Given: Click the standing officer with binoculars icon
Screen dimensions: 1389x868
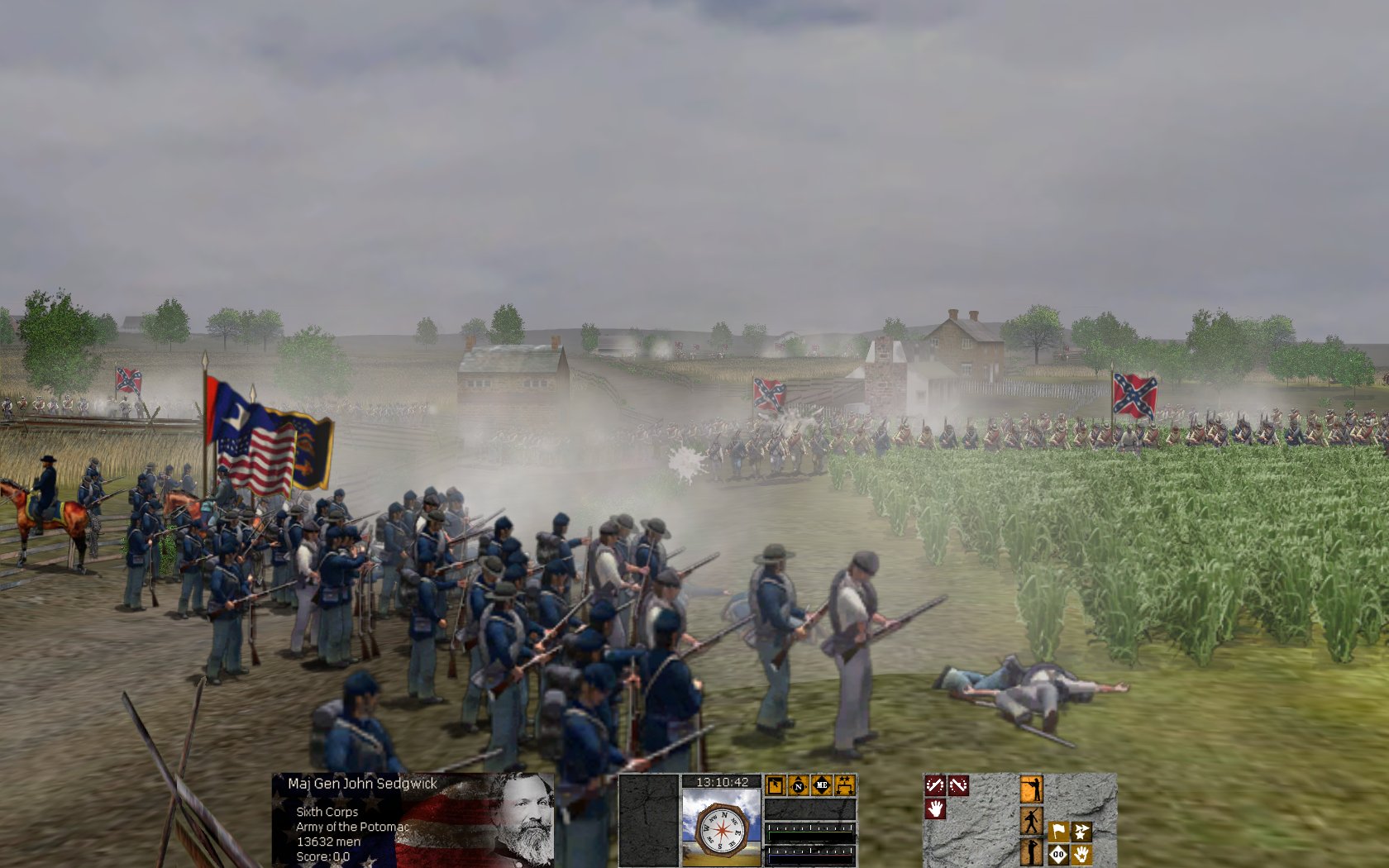Looking at the screenshot, I should 1032,854.
